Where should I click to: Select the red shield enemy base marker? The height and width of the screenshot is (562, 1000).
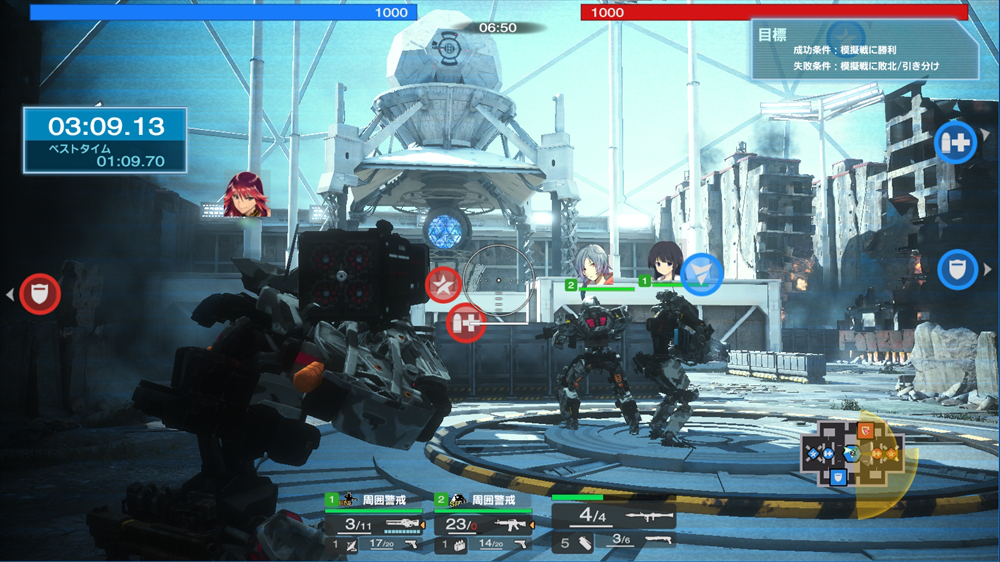[x=40, y=294]
